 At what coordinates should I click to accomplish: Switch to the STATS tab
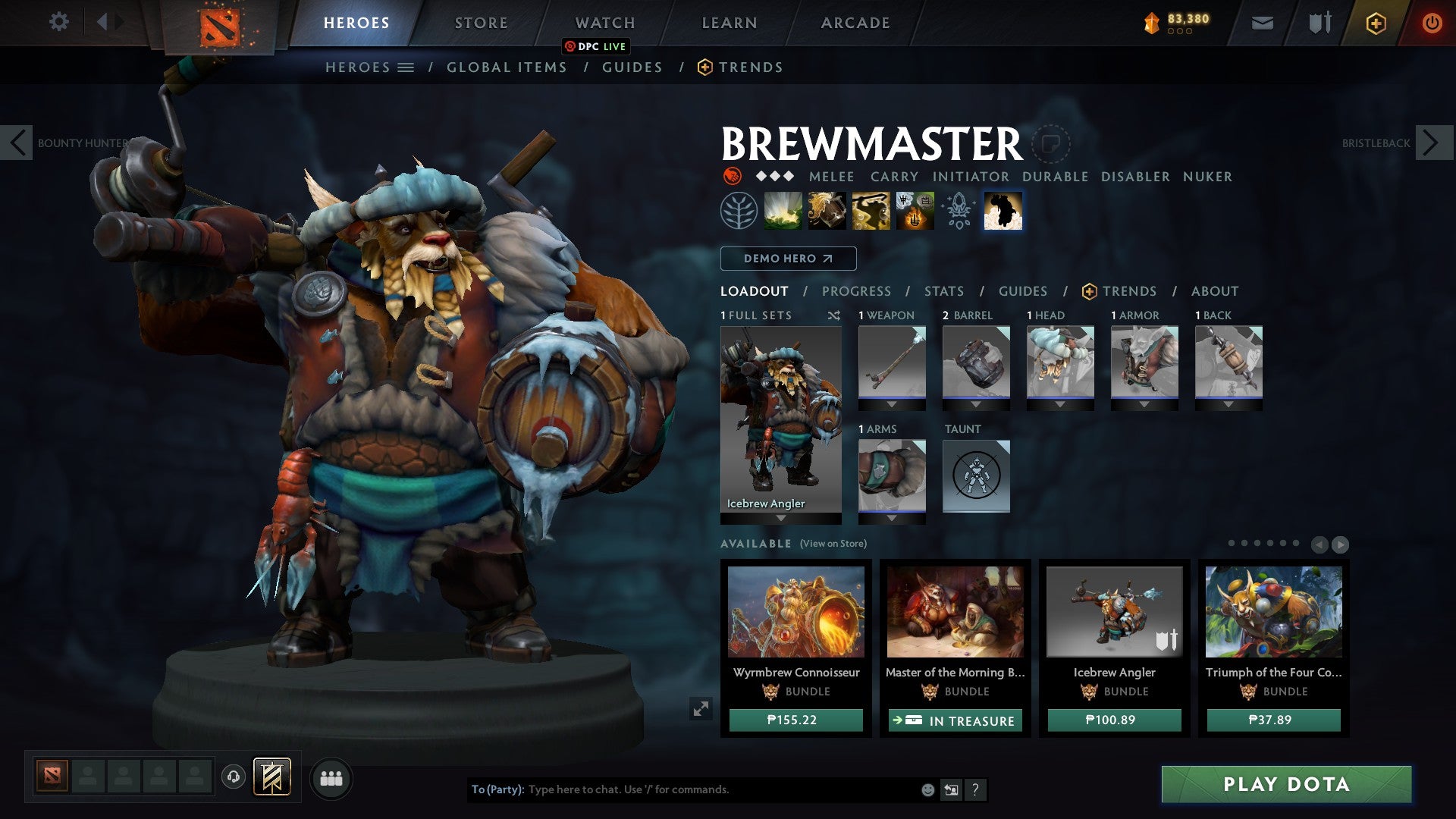943,290
